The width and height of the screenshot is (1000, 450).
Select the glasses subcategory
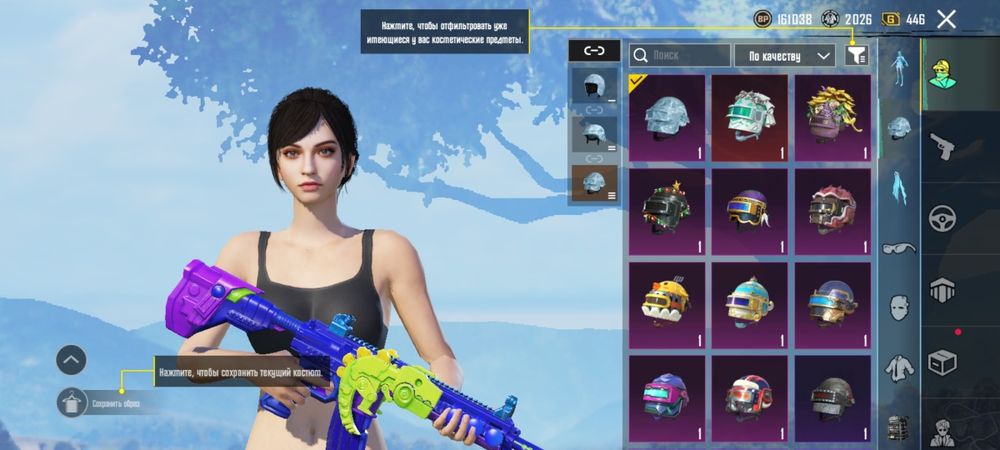pyautogui.click(x=899, y=246)
